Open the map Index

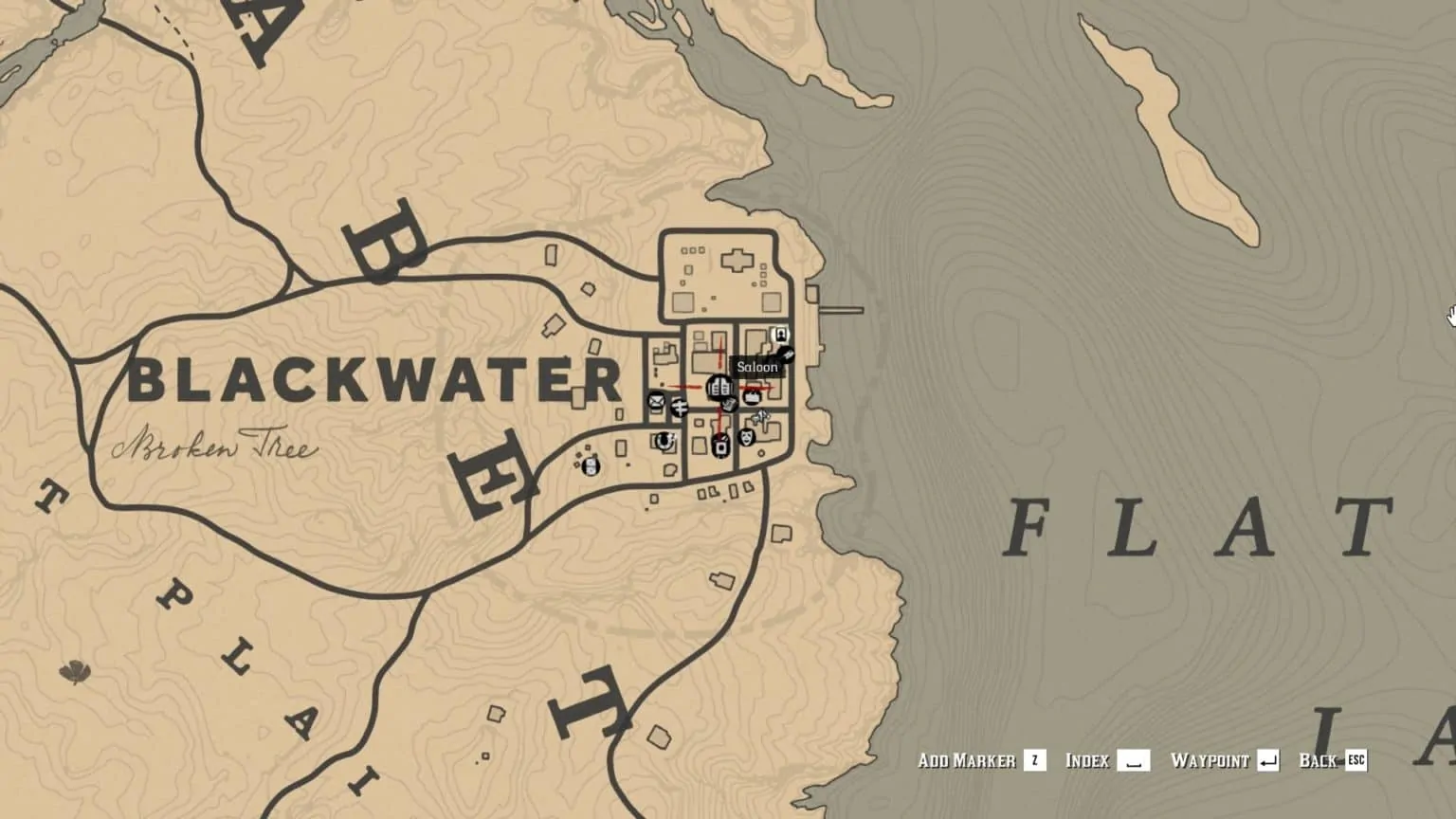coord(1107,760)
